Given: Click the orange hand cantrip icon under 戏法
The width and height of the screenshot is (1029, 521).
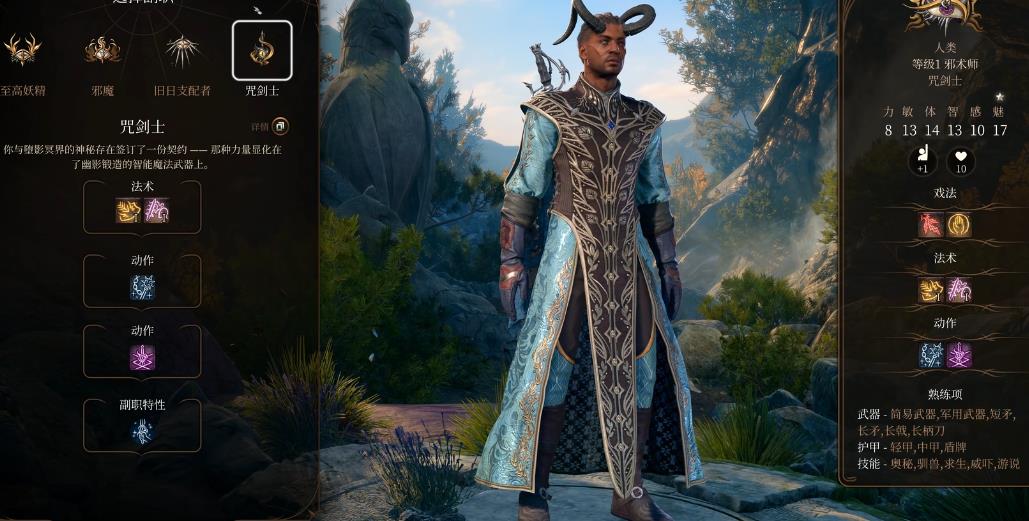Looking at the screenshot, I should (x=958, y=224).
